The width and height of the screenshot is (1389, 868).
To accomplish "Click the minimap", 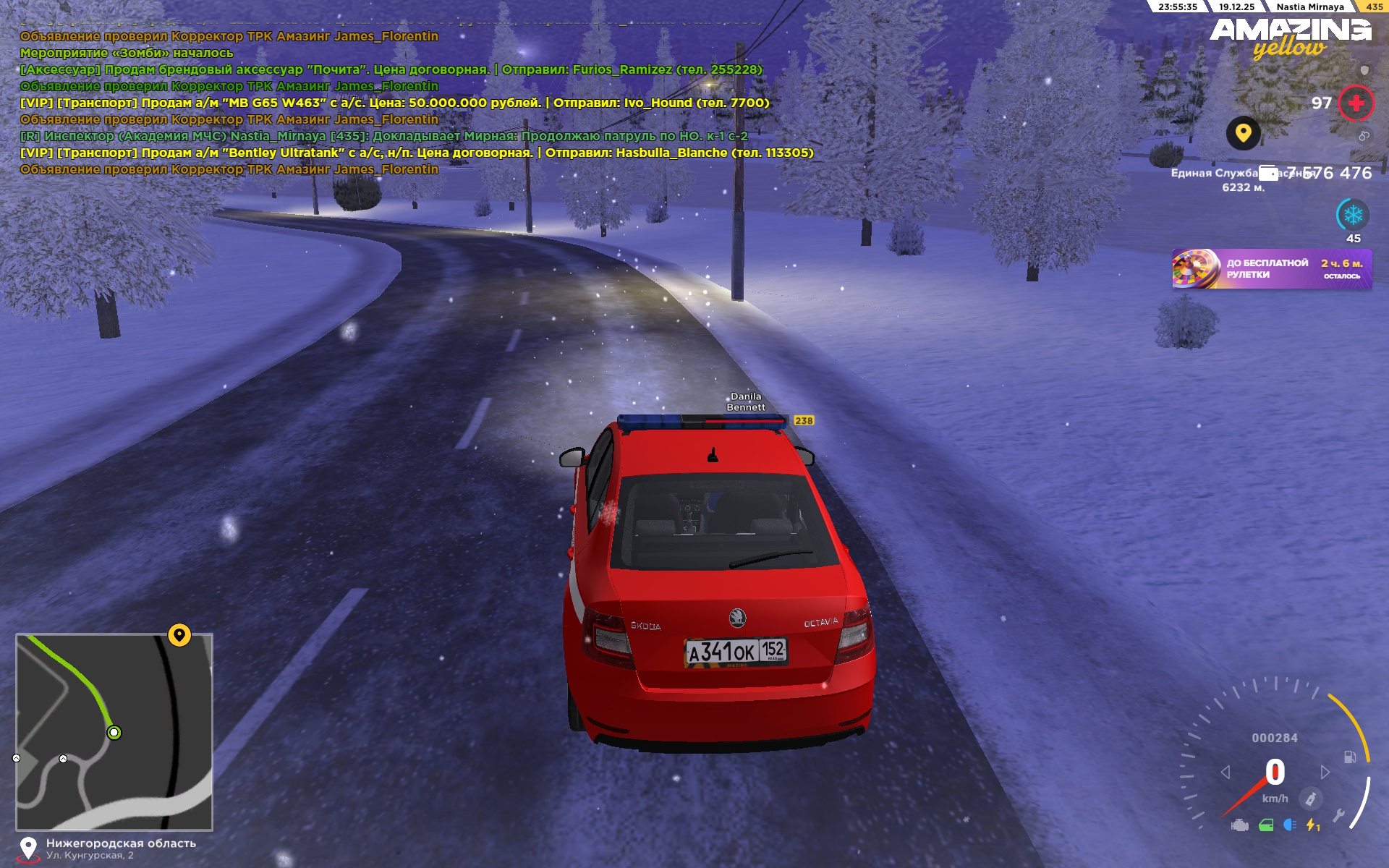I will tap(114, 732).
